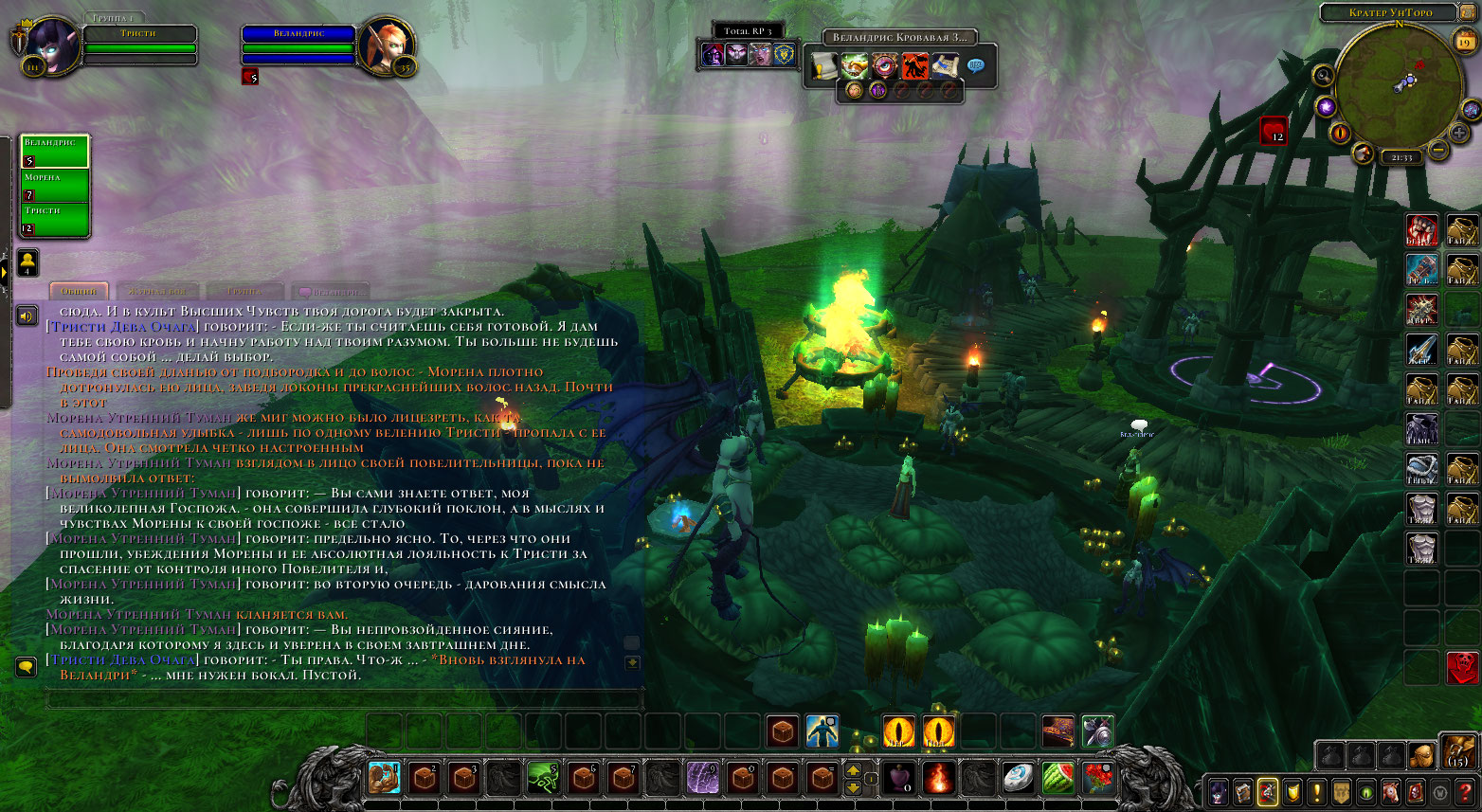
Task: Use the watermelon slice item
Action: point(1058,778)
